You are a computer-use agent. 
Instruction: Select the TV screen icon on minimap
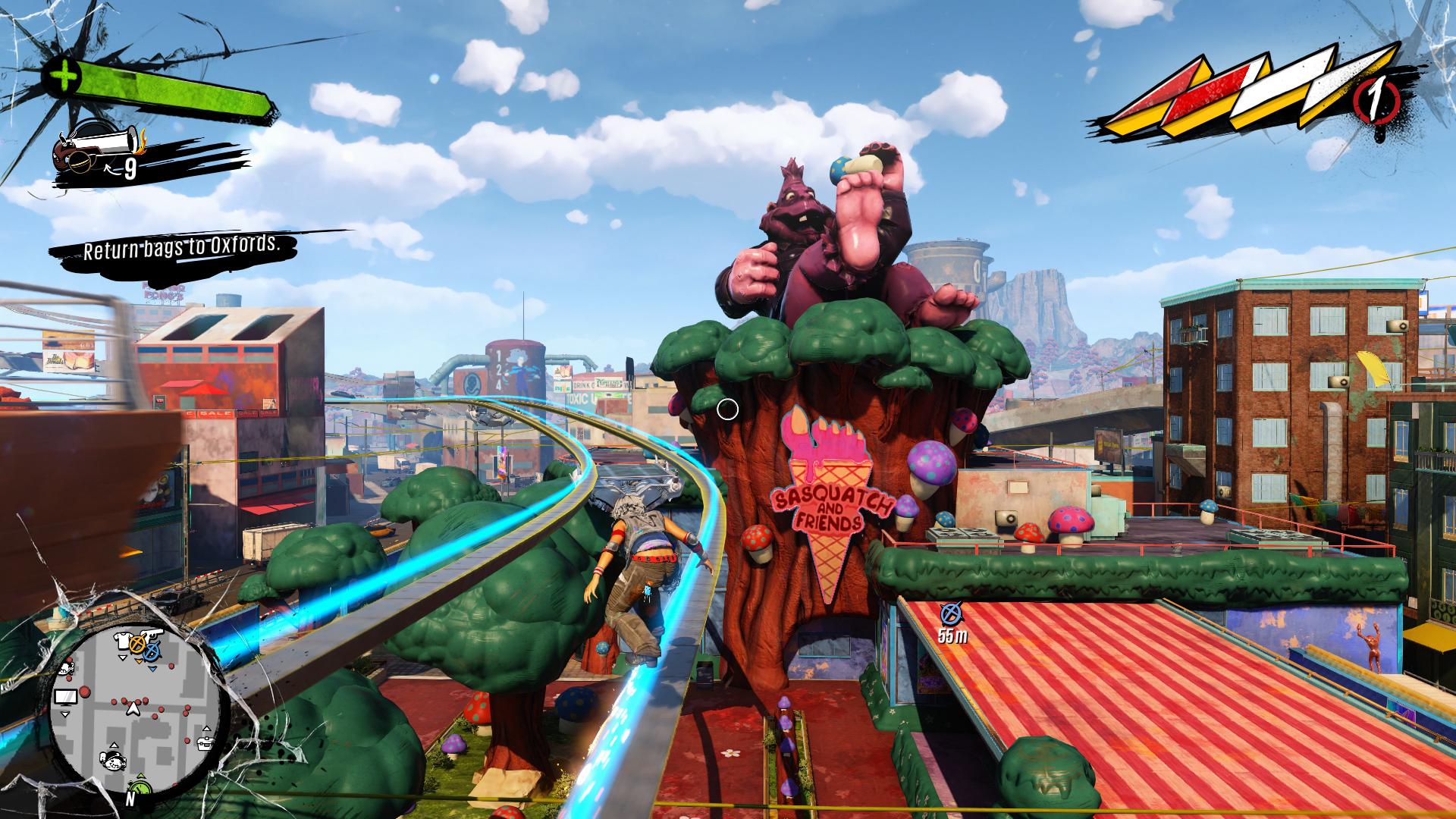65,695
